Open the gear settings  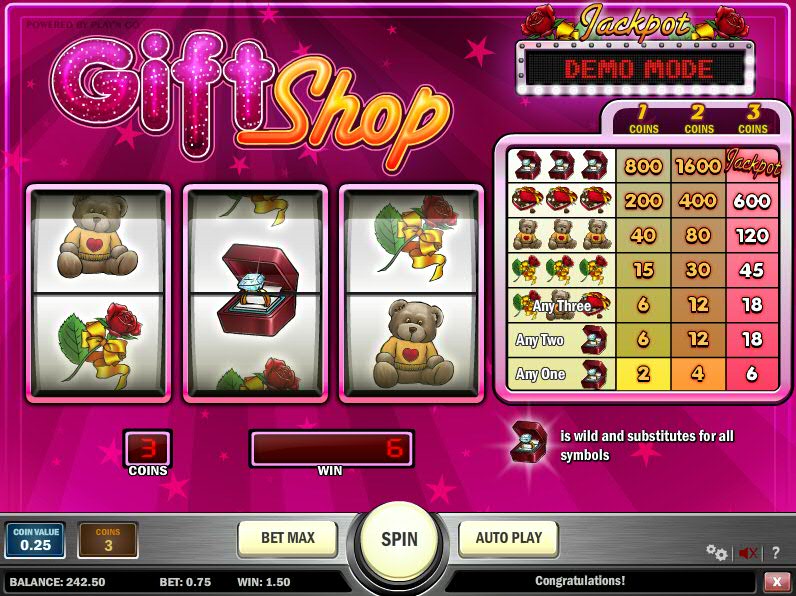click(x=716, y=552)
